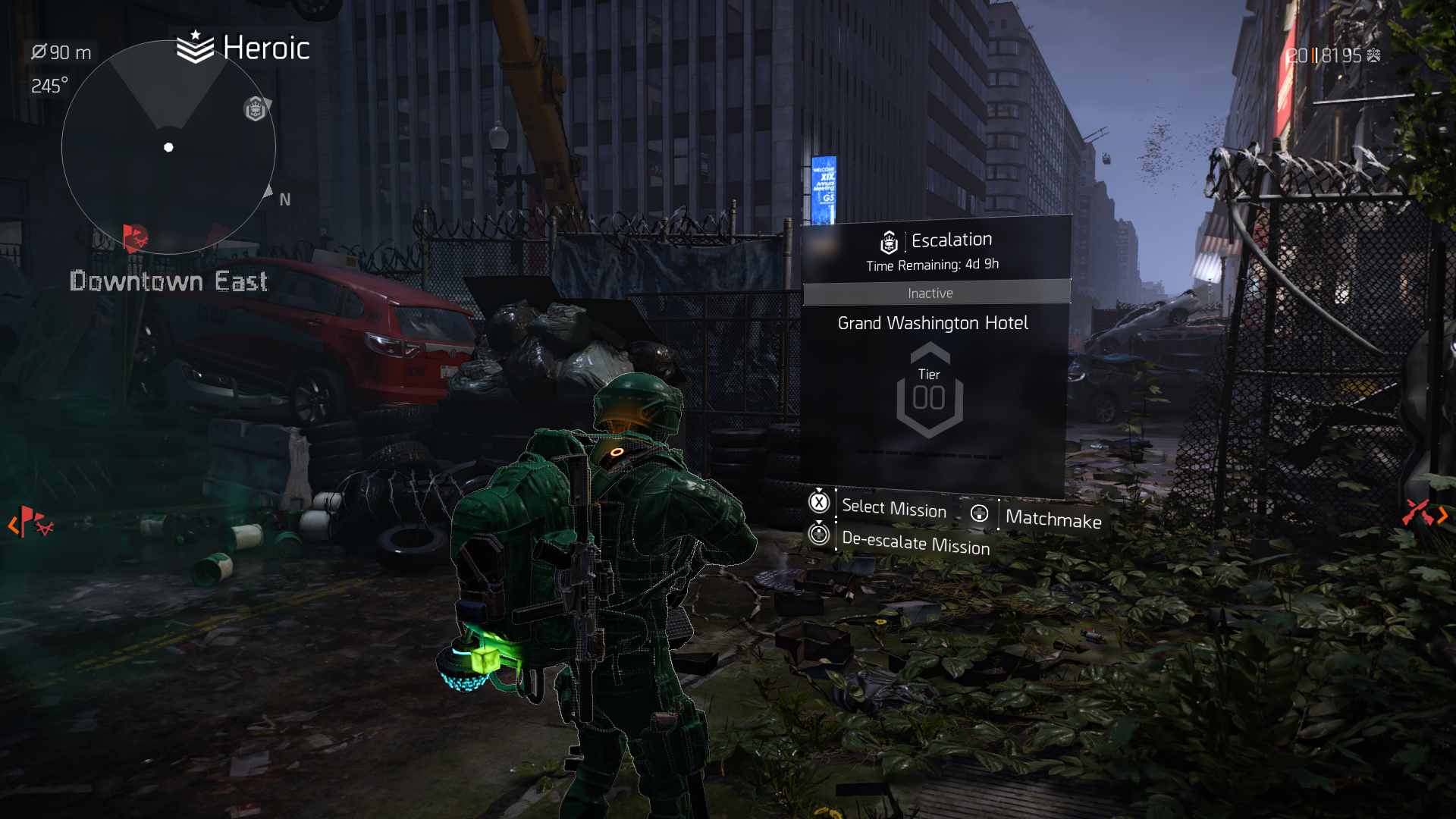
Task: Click the red flag marker on minimap
Action: pyautogui.click(x=135, y=238)
